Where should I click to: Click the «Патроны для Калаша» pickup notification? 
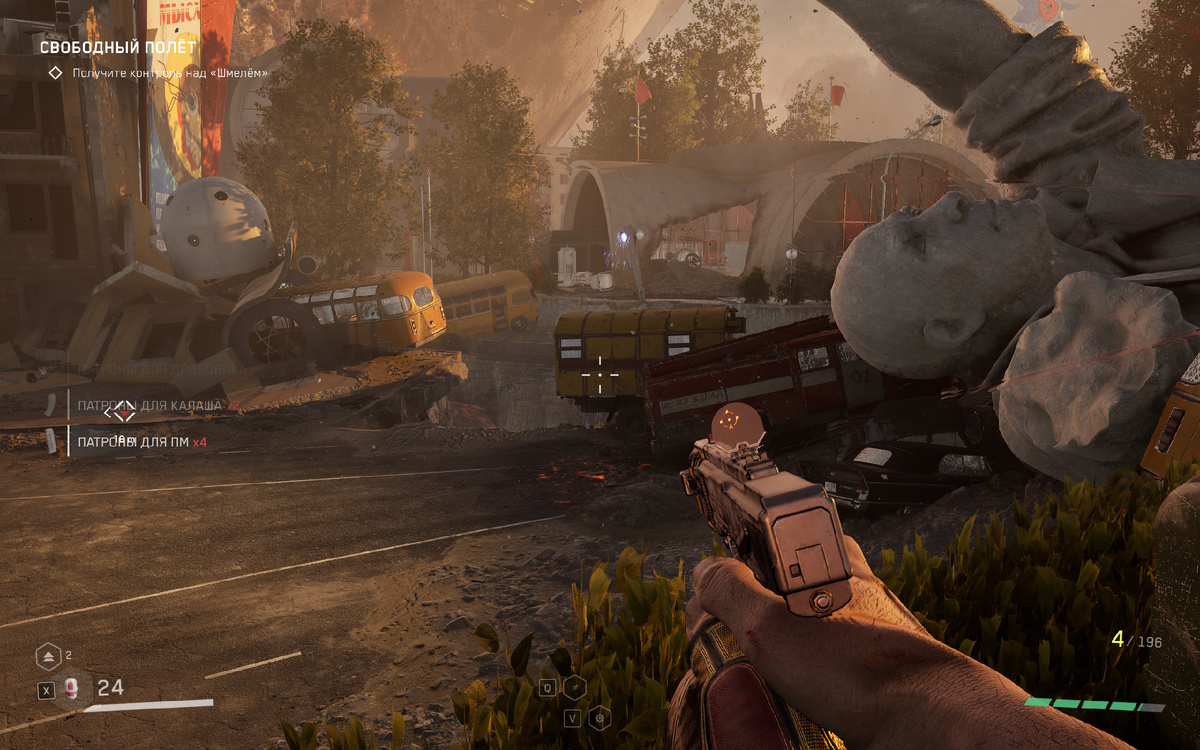[150, 405]
